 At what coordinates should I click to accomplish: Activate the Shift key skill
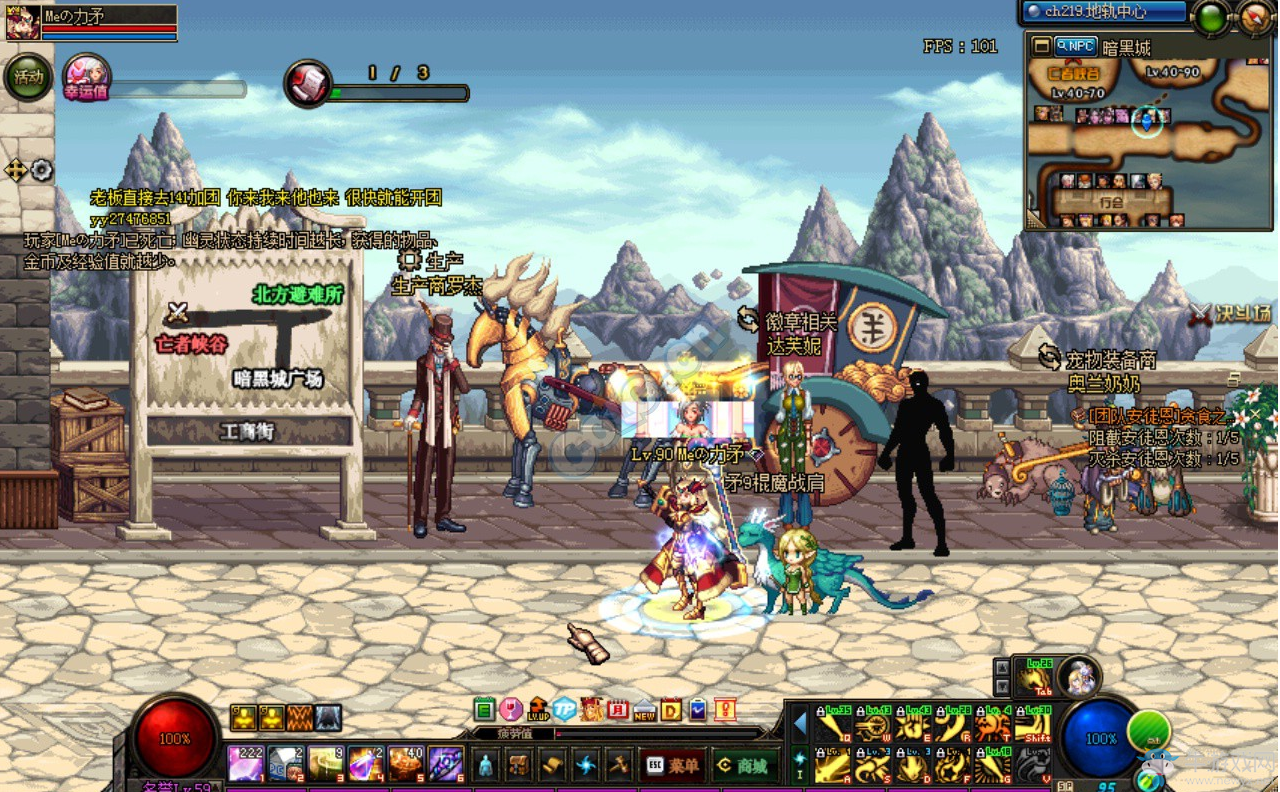pyautogui.click(x=1032, y=724)
